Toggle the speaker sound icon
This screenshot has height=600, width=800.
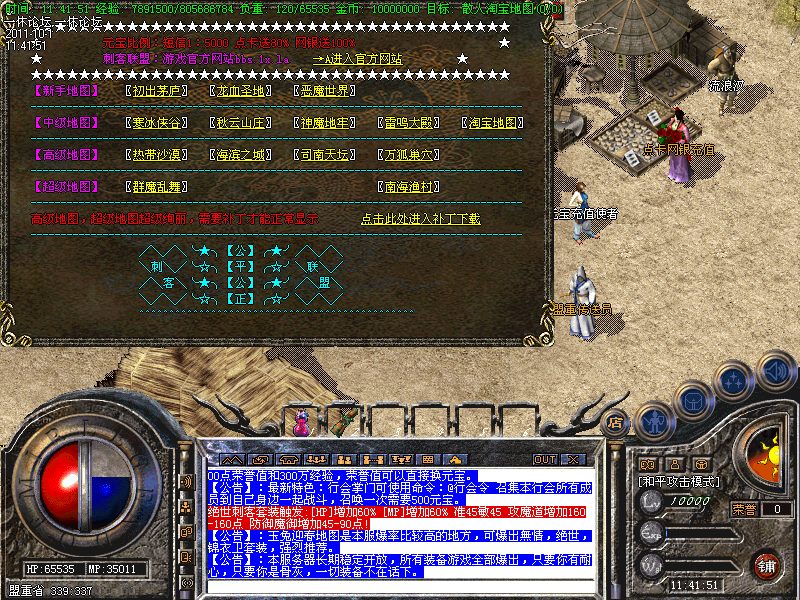(x=775, y=370)
